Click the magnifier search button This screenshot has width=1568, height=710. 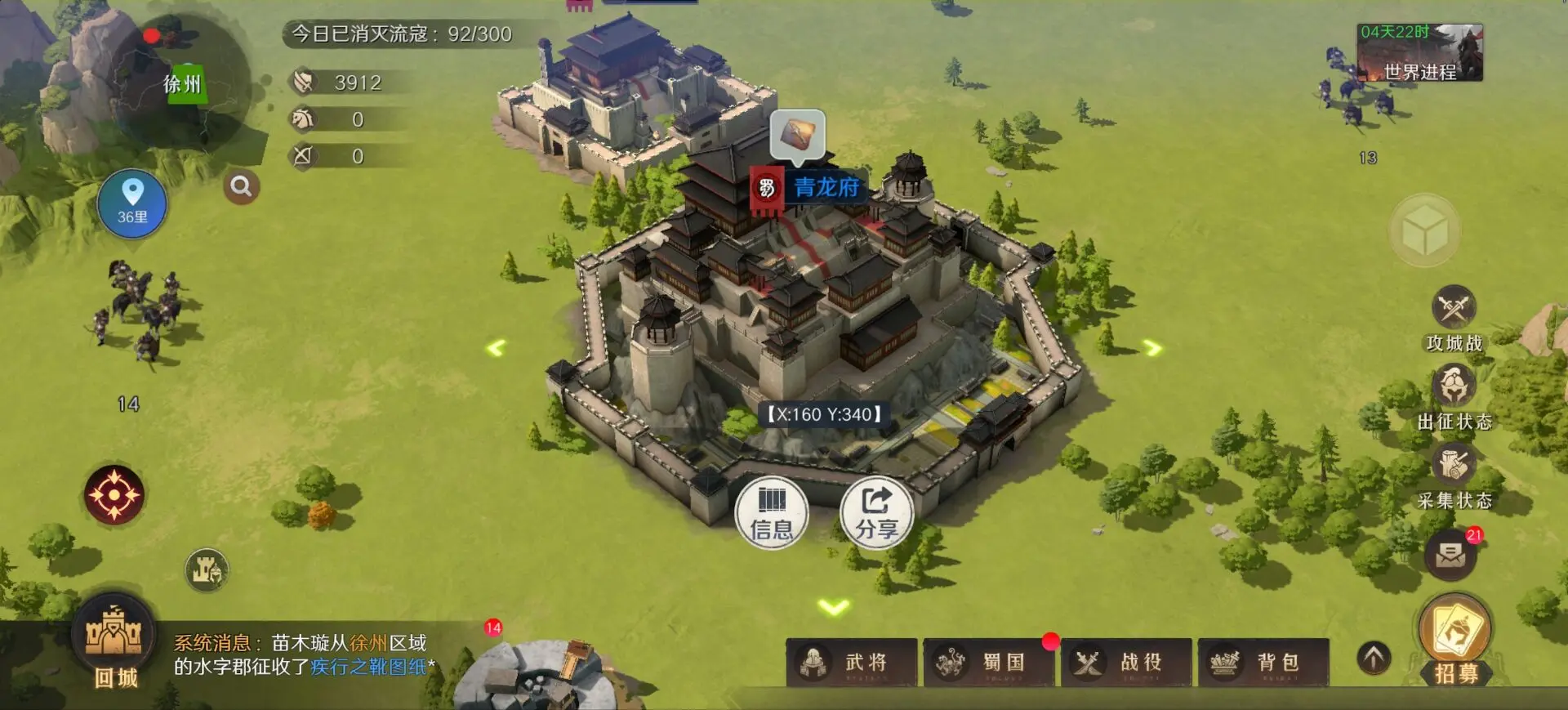pos(241,187)
